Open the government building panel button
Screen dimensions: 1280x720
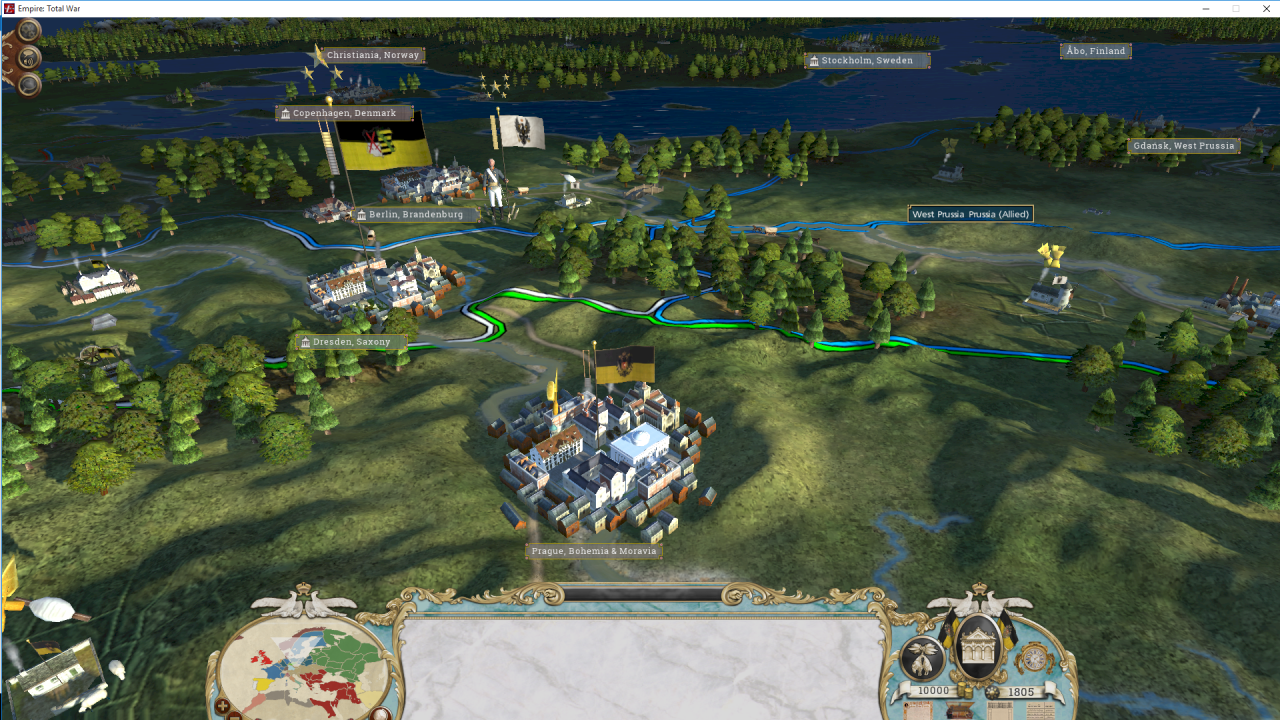coord(979,647)
